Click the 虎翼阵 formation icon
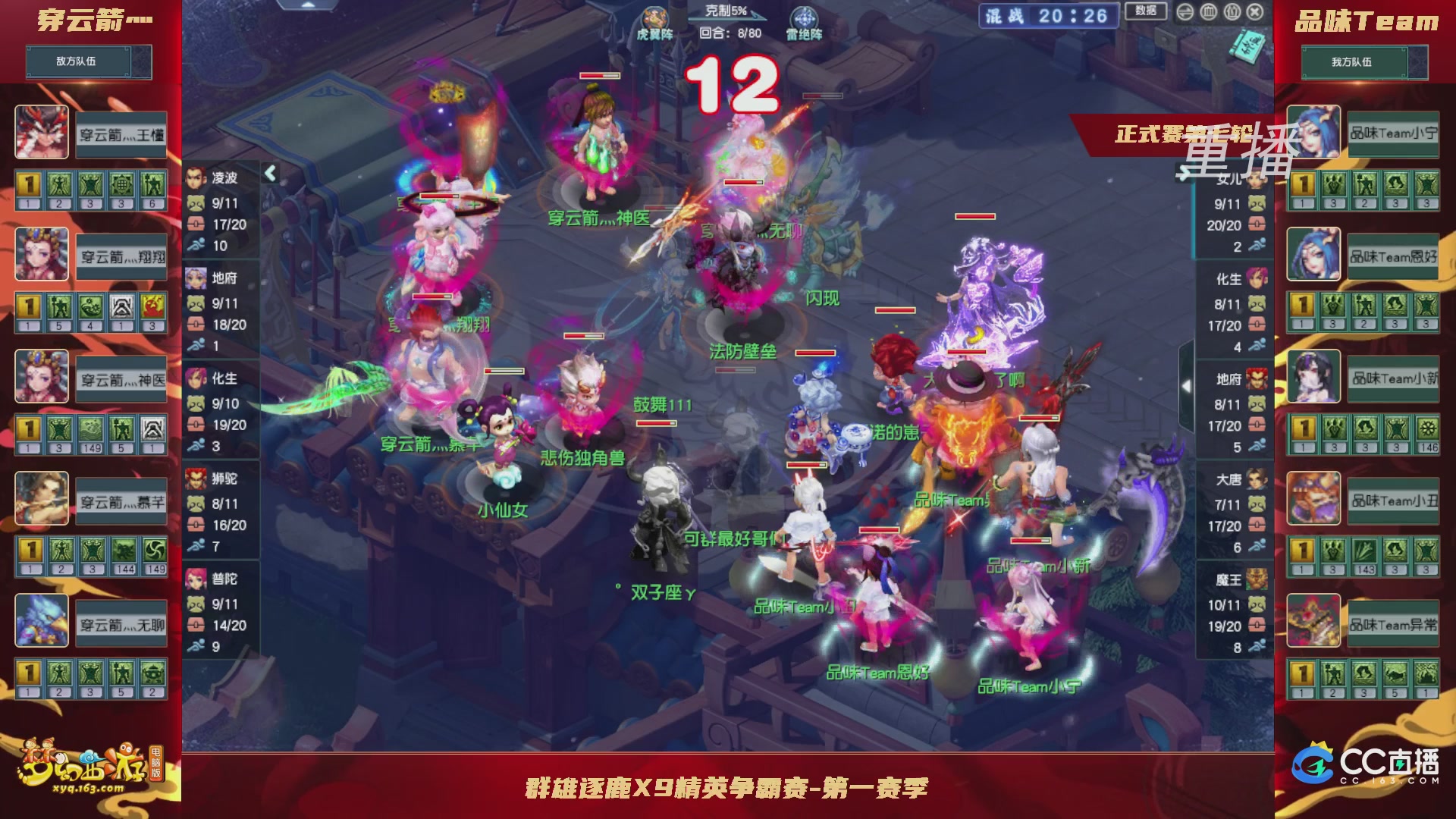 (654, 15)
